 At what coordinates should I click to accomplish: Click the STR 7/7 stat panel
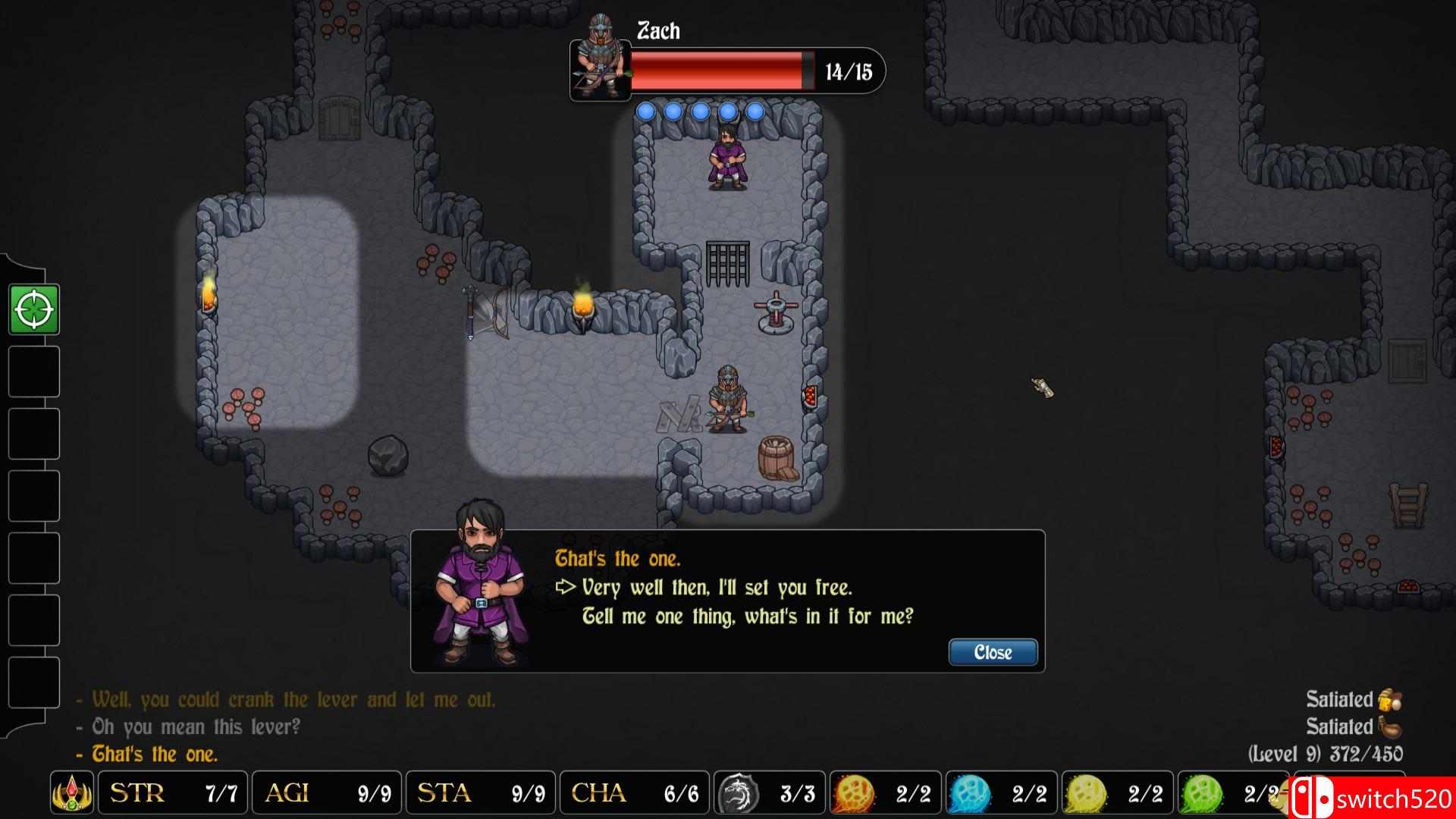(171, 793)
